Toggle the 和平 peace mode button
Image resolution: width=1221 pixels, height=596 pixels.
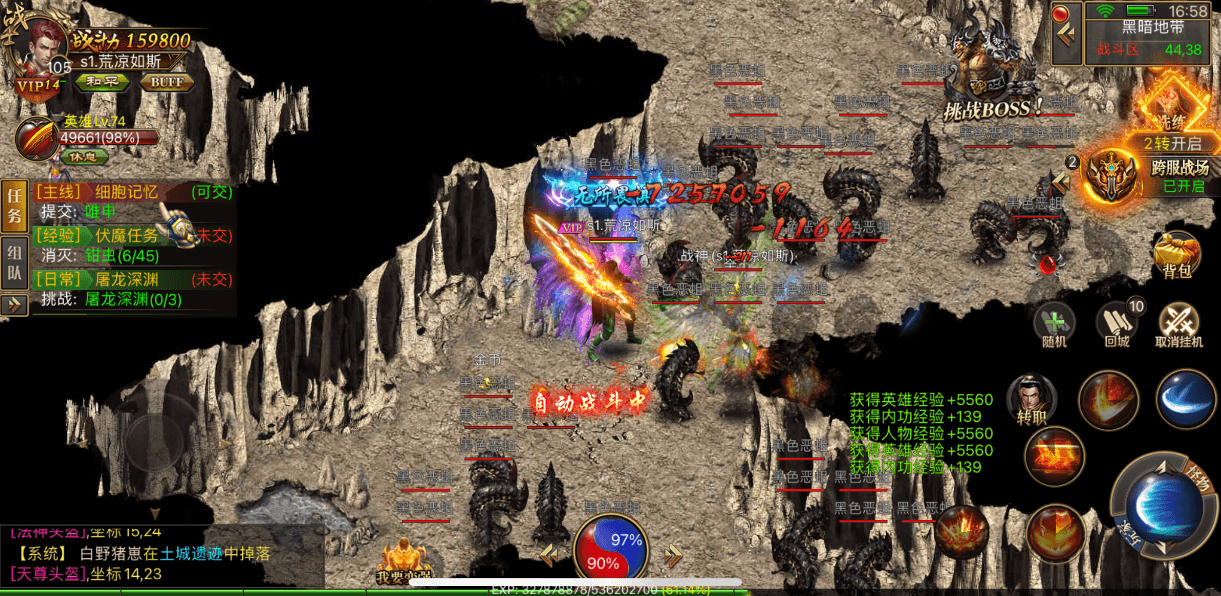coord(102,82)
